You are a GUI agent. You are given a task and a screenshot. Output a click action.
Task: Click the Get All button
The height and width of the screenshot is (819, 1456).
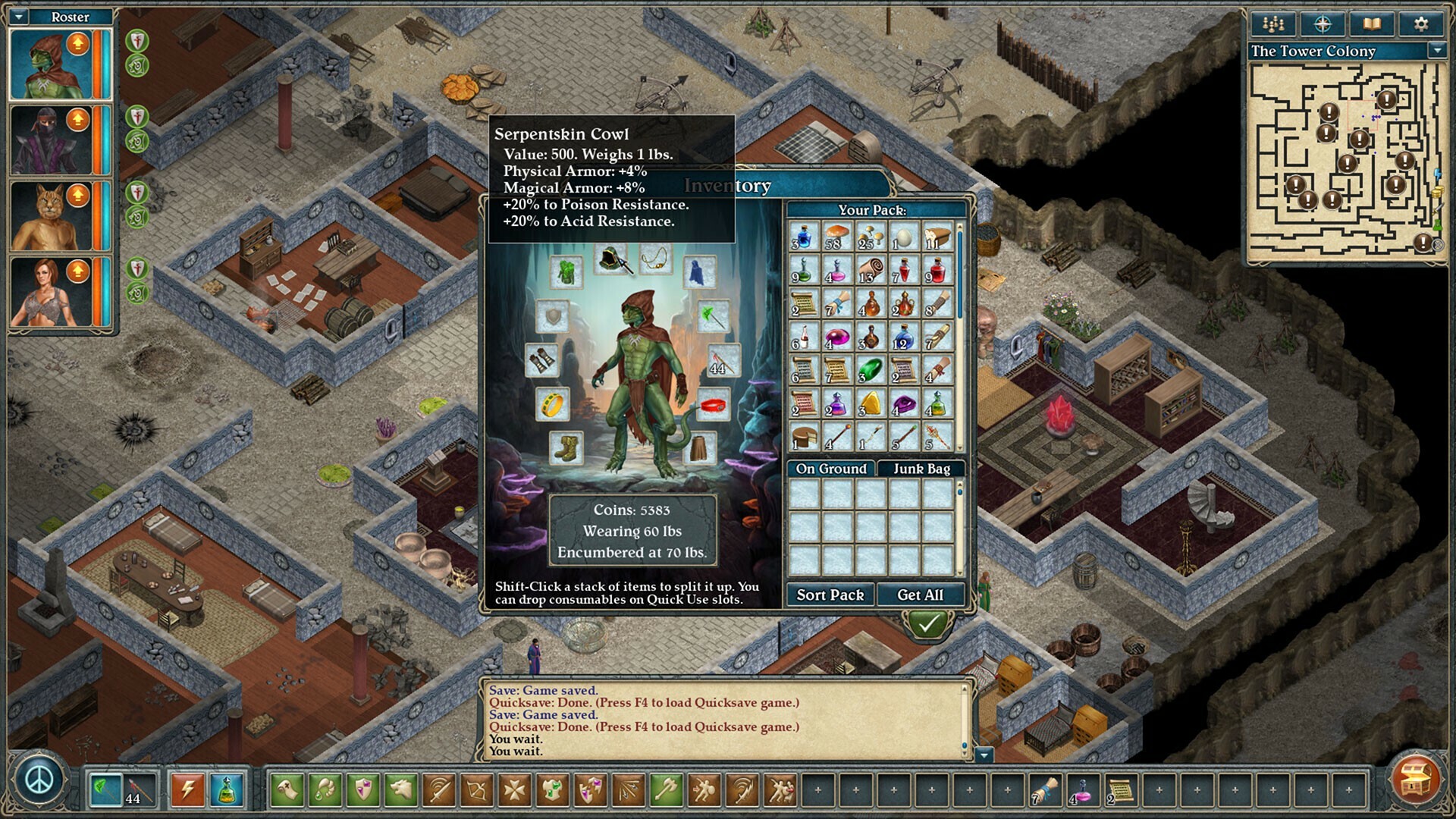coord(921,595)
